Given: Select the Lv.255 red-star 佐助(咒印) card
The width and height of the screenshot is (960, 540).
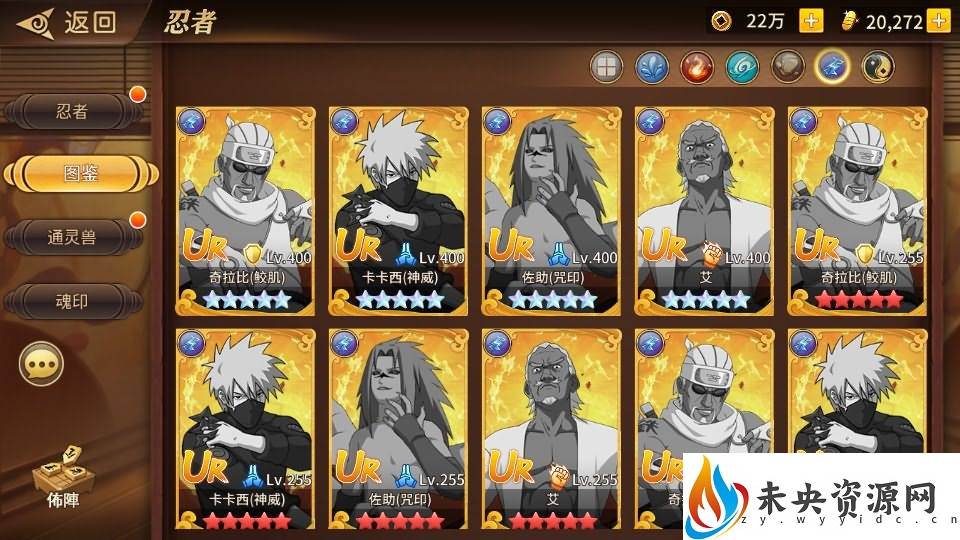Looking at the screenshot, I should (398, 430).
